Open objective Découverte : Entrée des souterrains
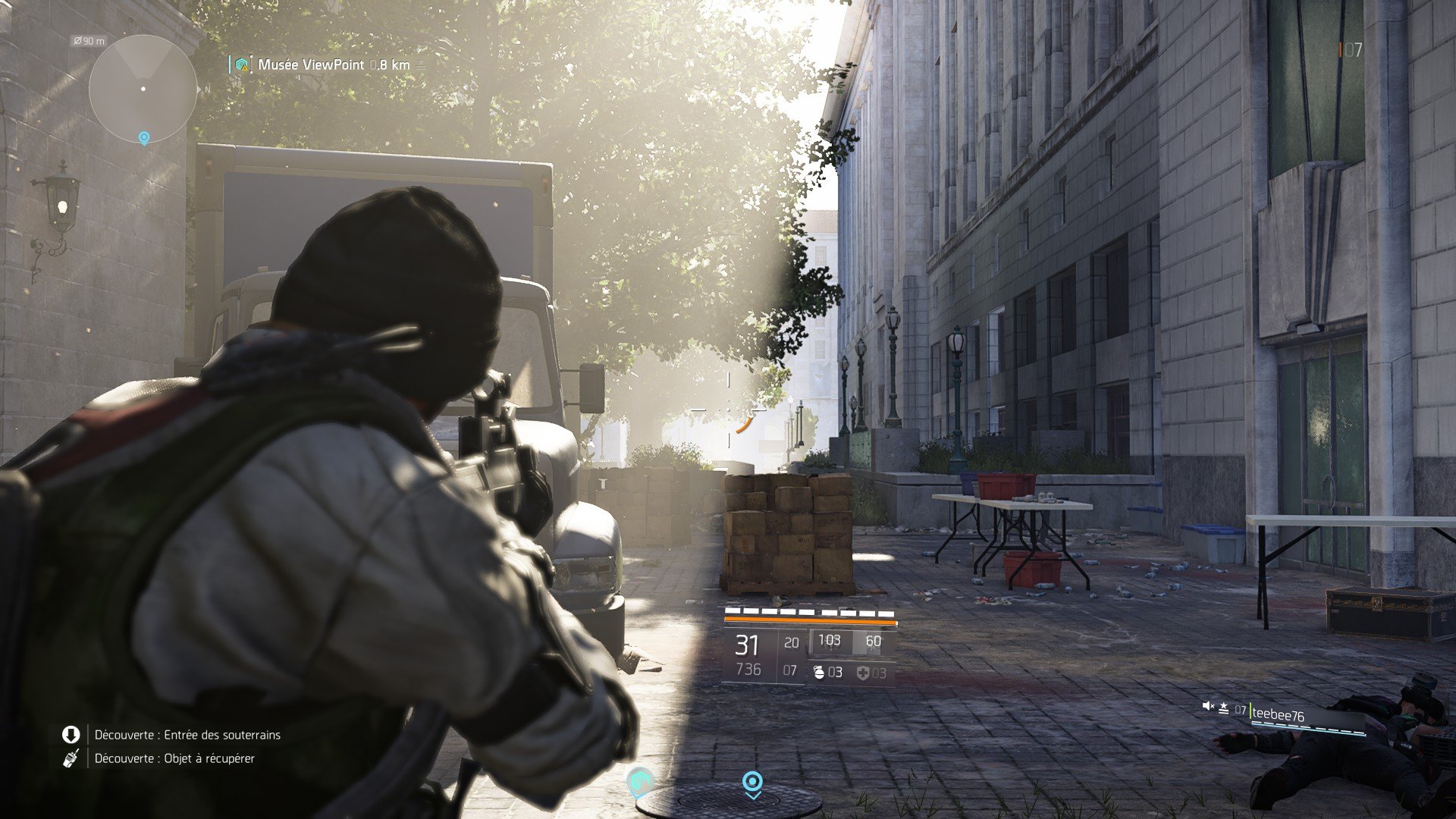 (187, 735)
